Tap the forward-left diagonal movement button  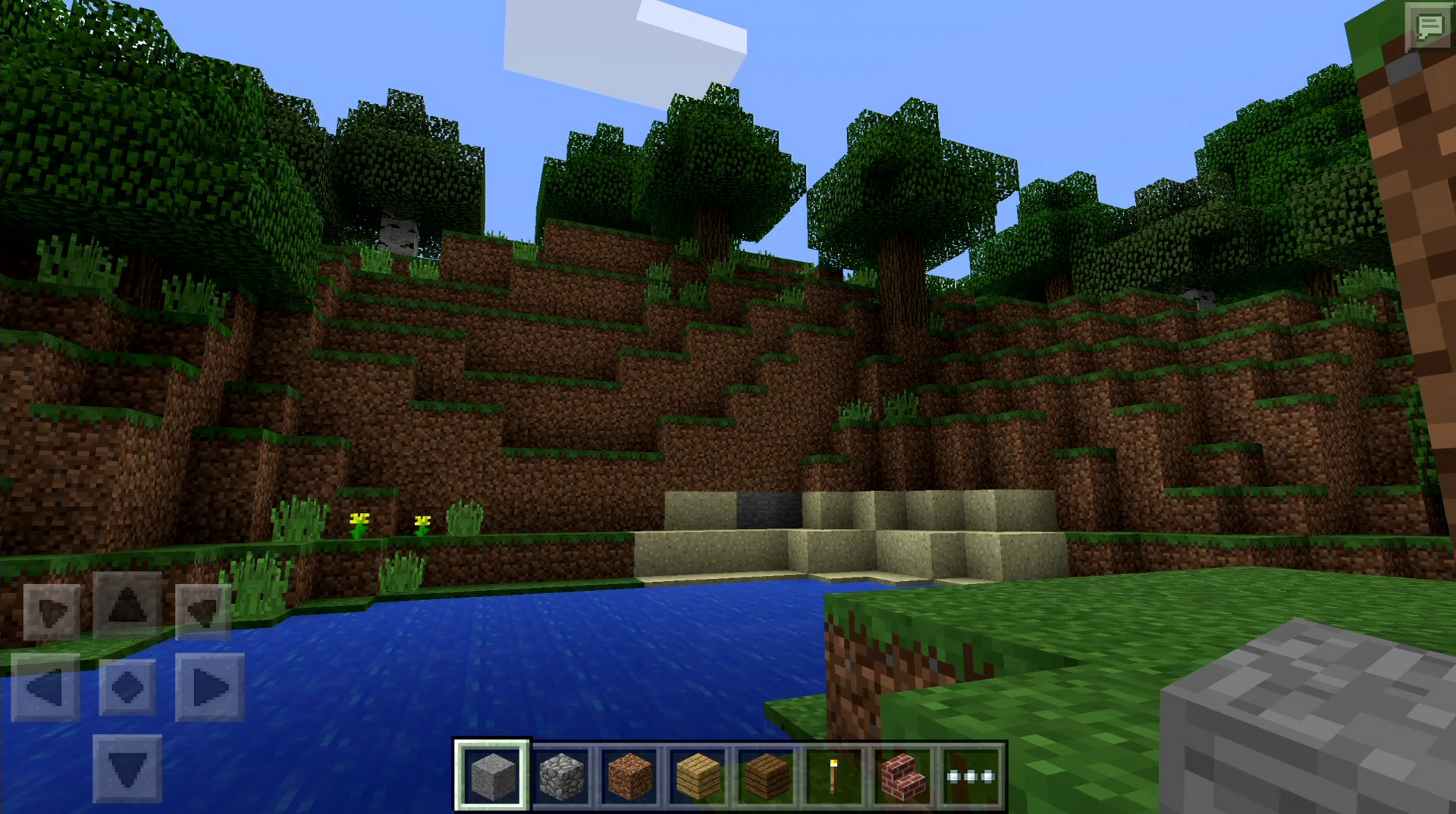[52, 611]
